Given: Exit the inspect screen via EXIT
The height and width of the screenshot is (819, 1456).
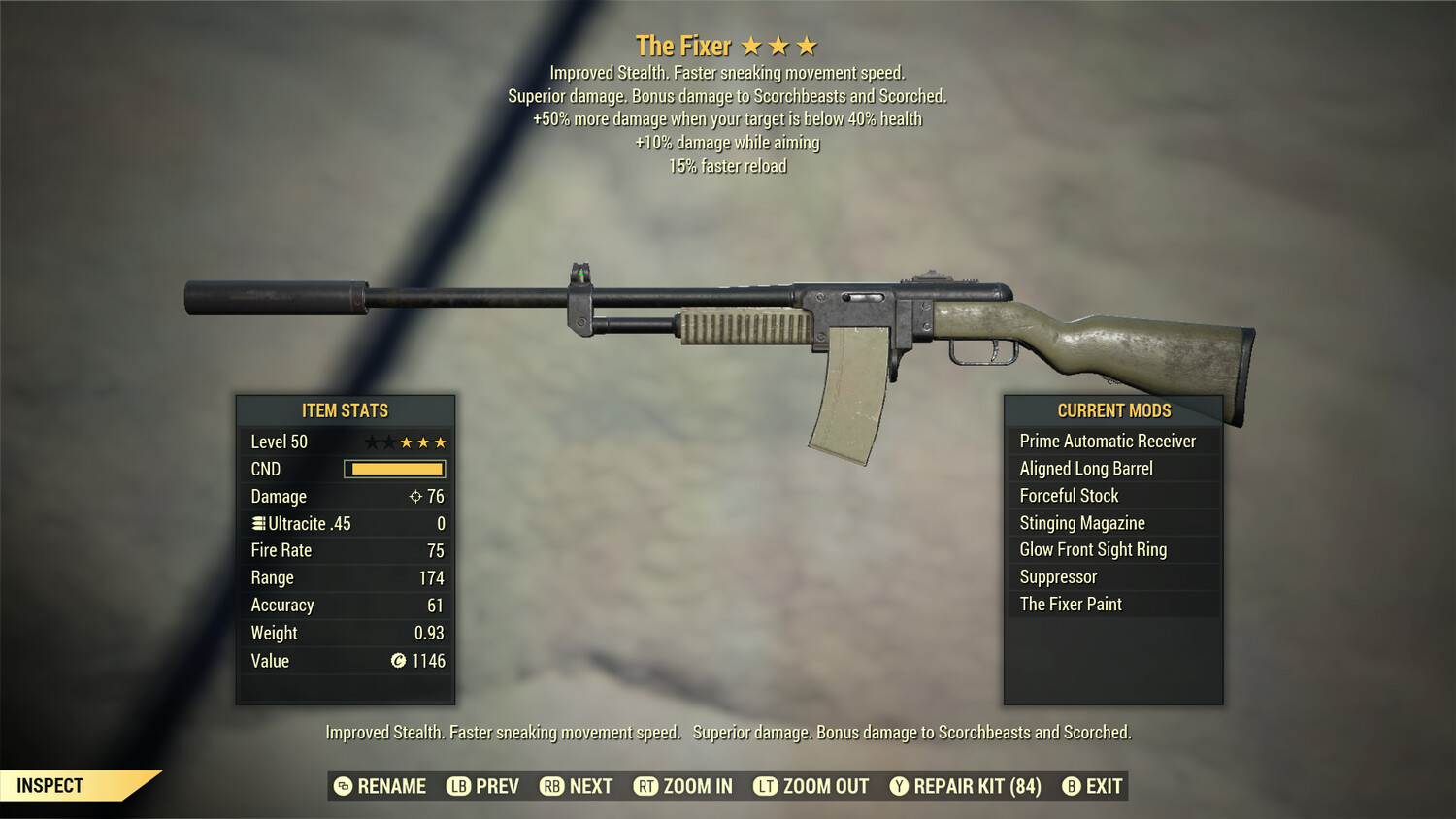Looking at the screenshot, I should coord(1093,786).
